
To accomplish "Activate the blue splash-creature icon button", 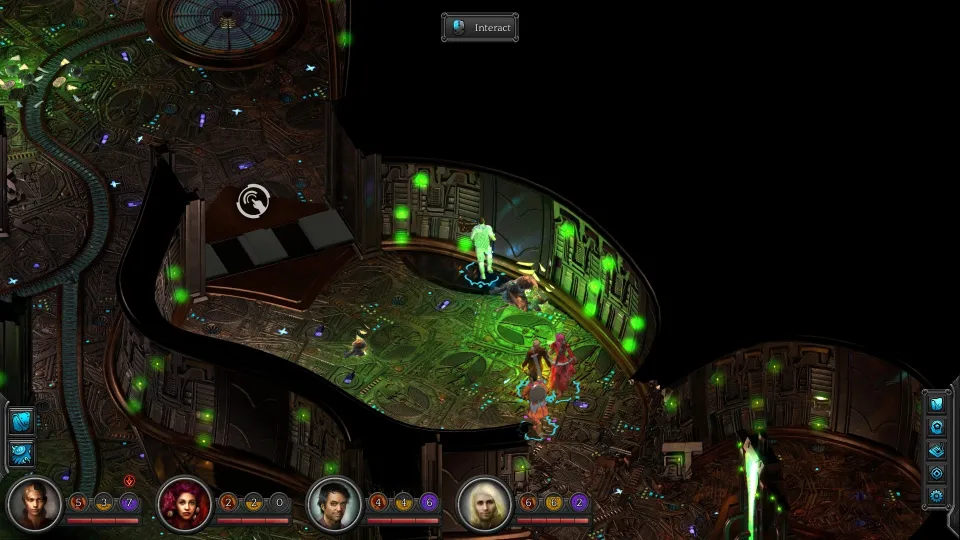I will [x=21, y=454].
